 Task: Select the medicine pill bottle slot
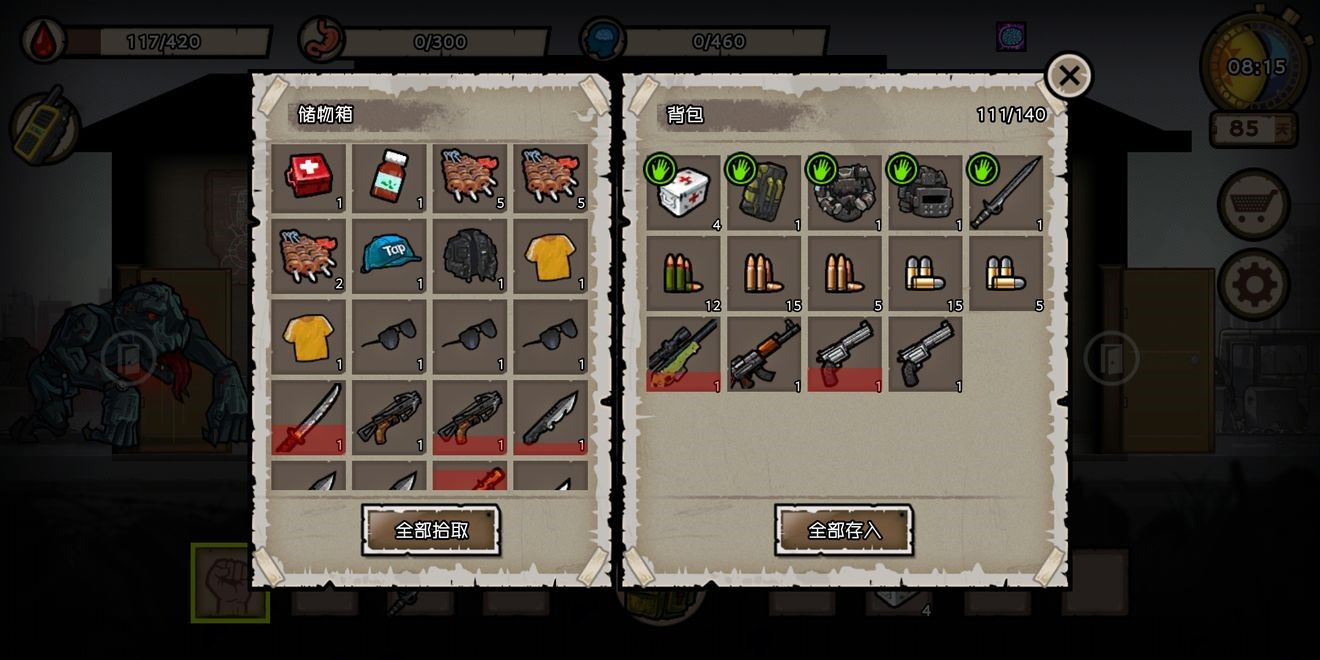(389, 178)
